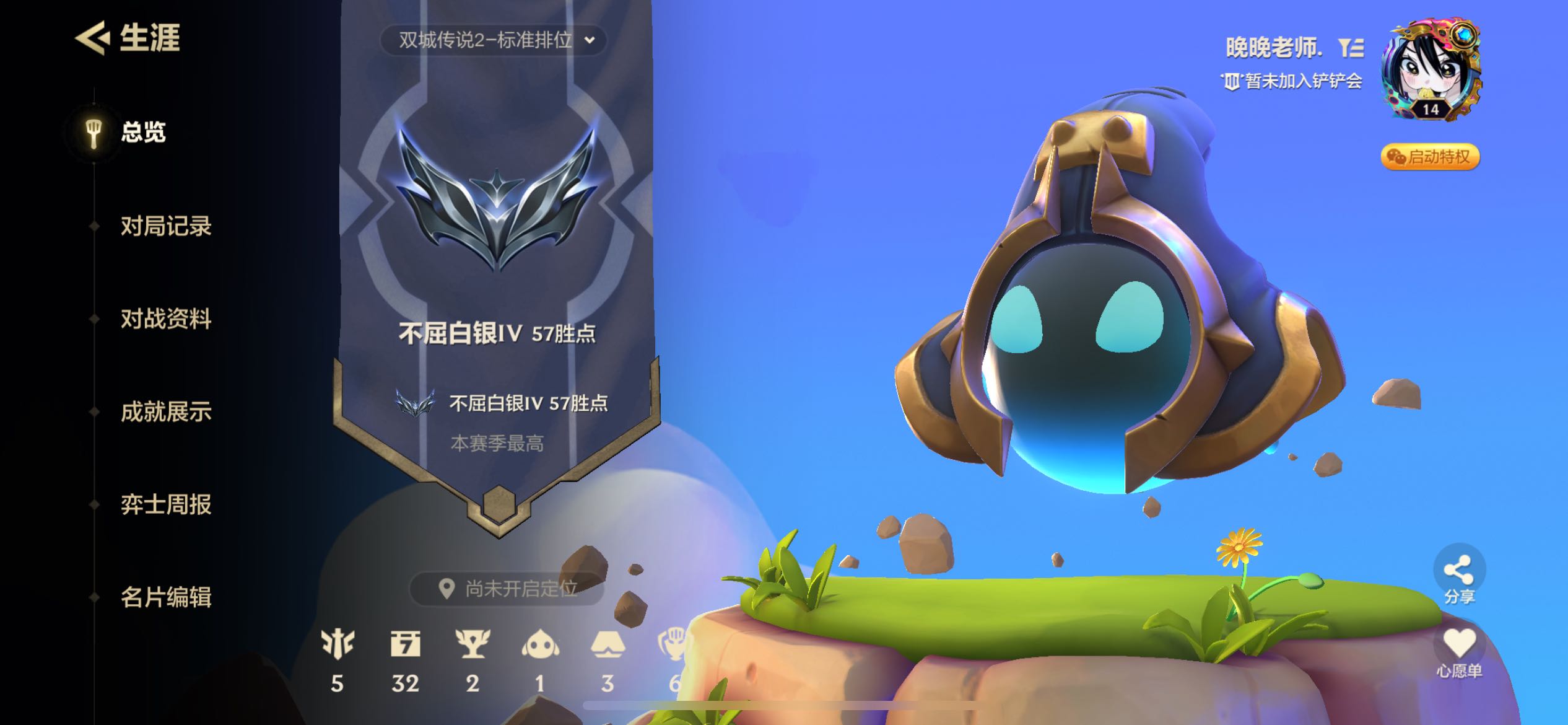Viewport: 1568px width, 725px height.
Task: Tap the 启动特权 privilege button
Action: pos(1430,157)
